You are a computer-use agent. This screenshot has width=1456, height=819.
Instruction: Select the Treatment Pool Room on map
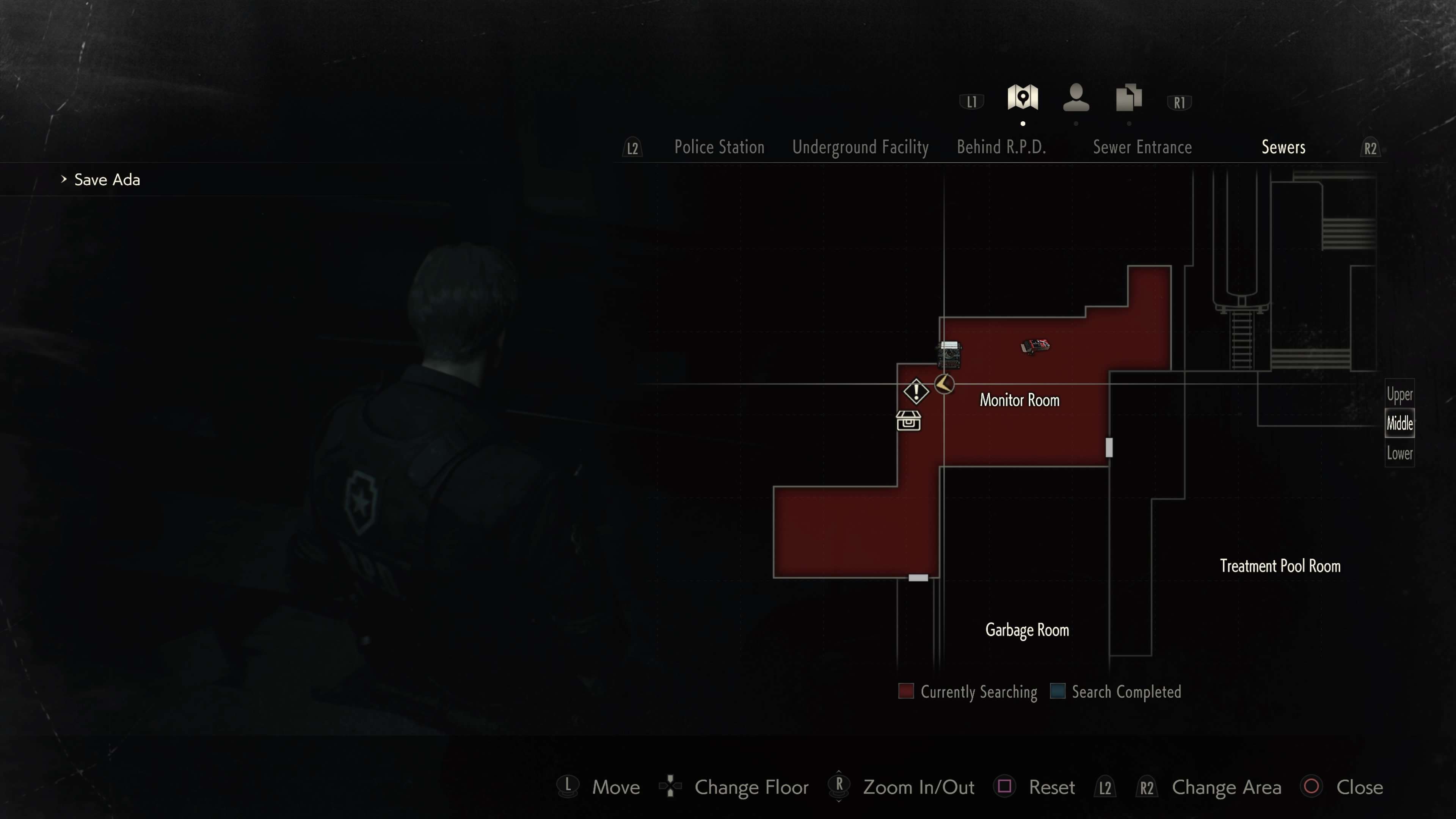1280,566
